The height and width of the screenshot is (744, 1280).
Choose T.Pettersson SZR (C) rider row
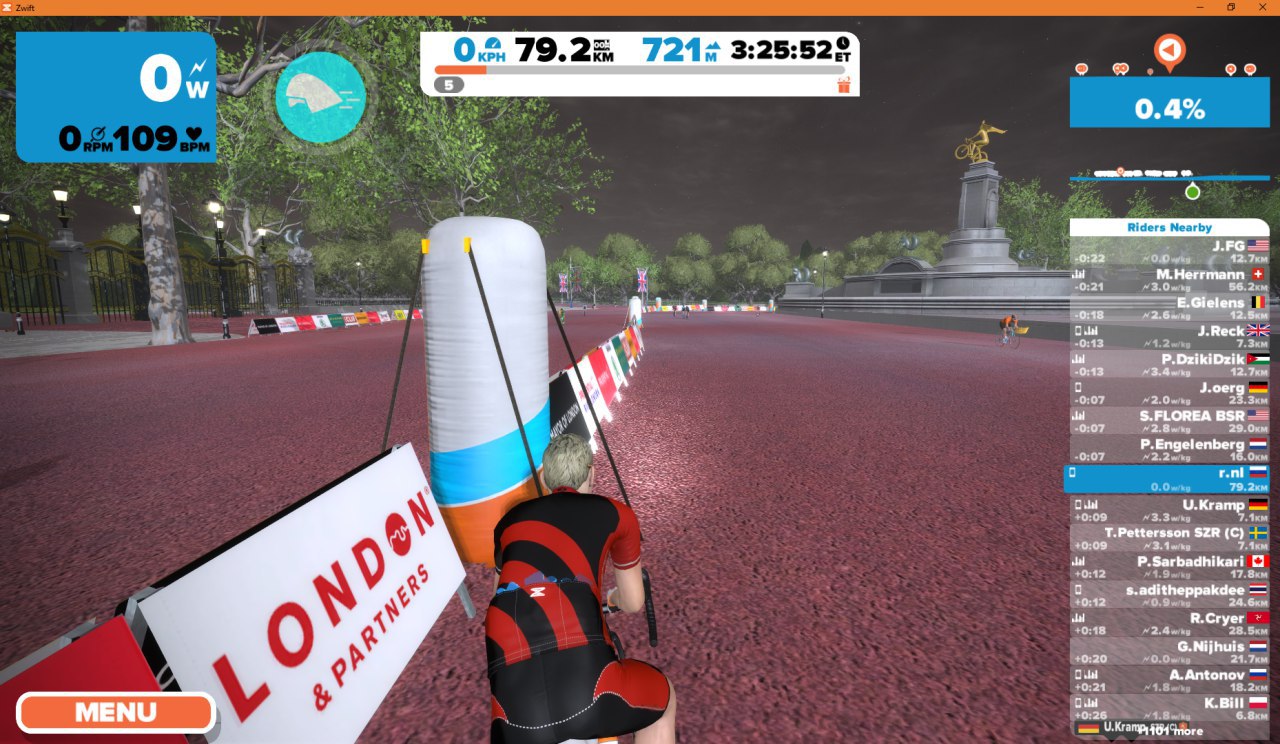coord(1169,539)
